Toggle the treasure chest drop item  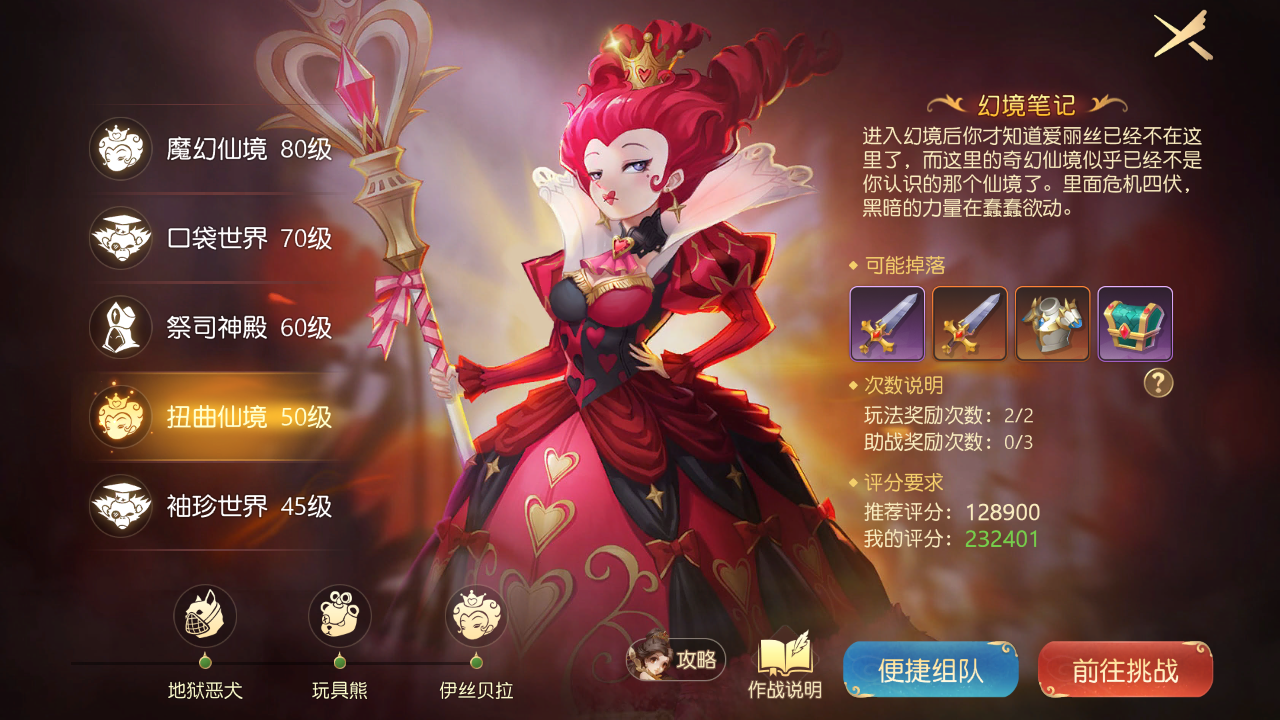(1135, 323)
